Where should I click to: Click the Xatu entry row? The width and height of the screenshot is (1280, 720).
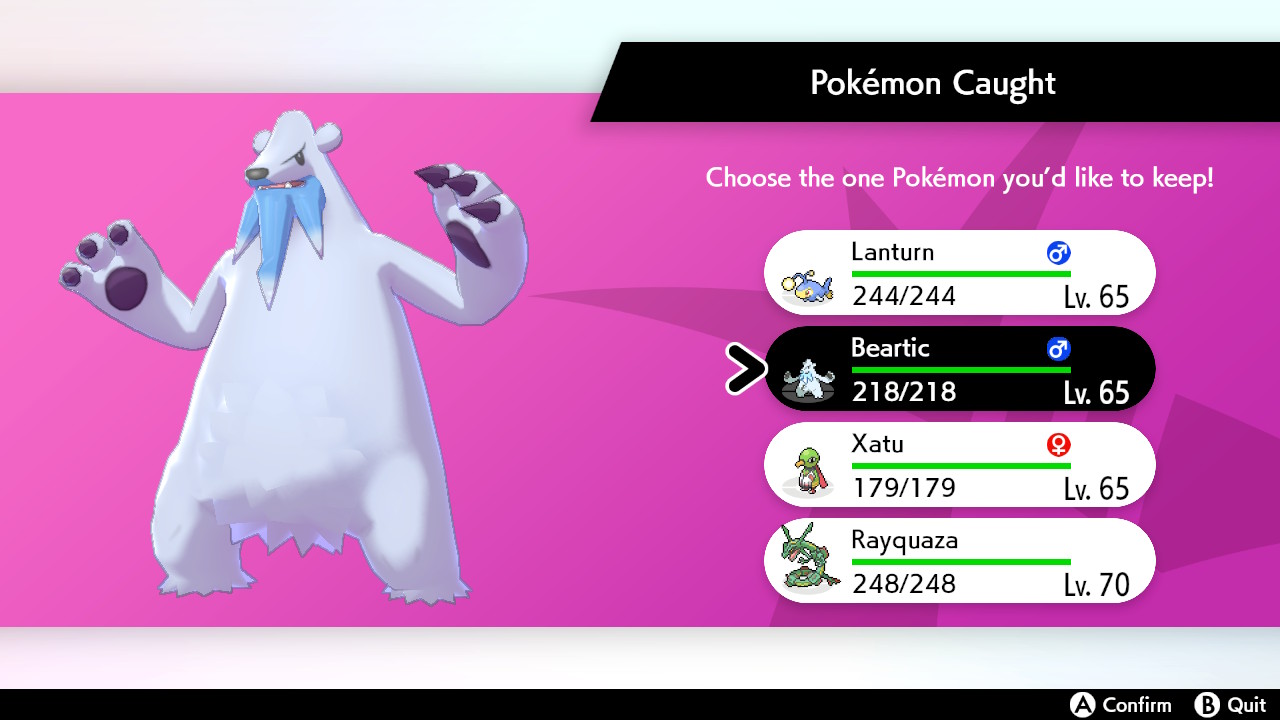coord(960,465)
